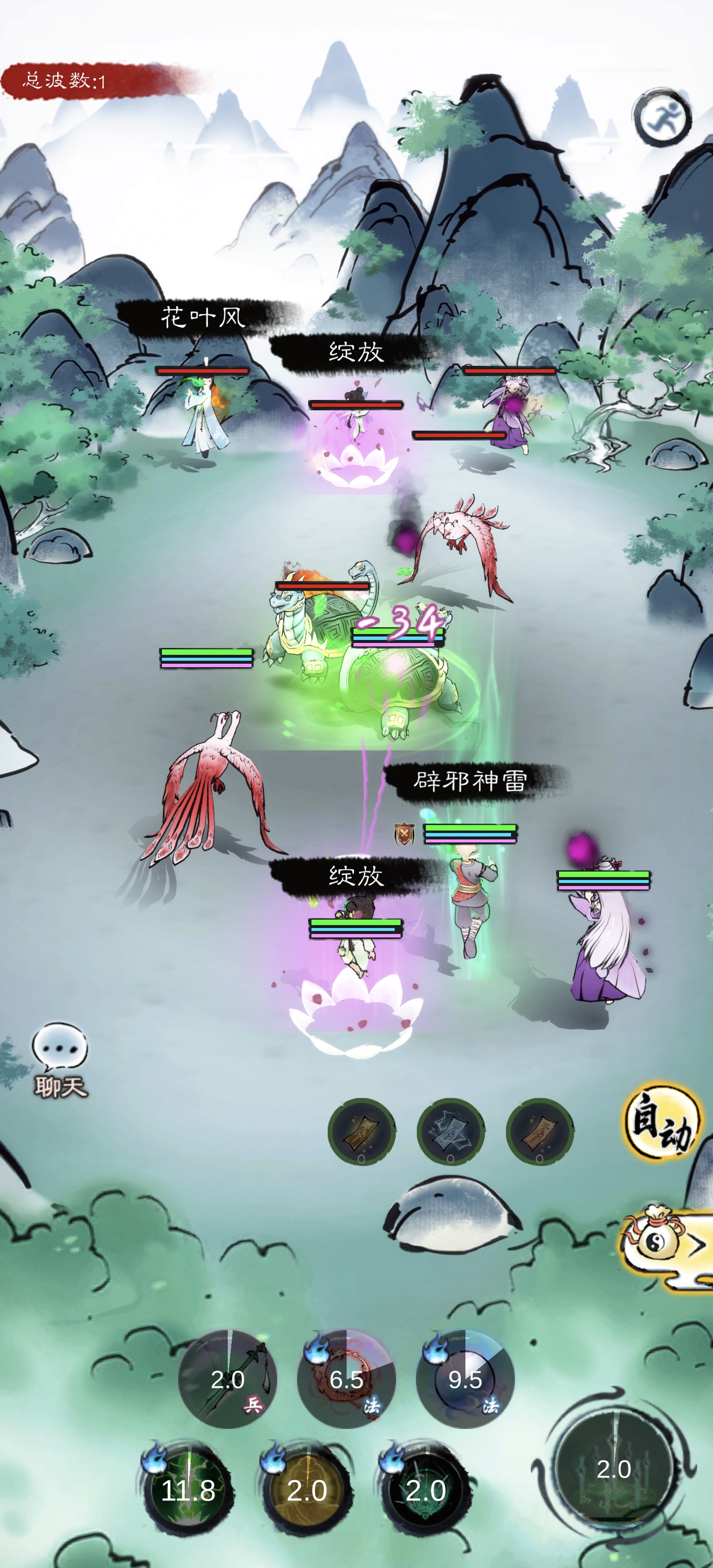Activate the green sword 兵 skill
713x1568 pixels.
[227, 1379]
